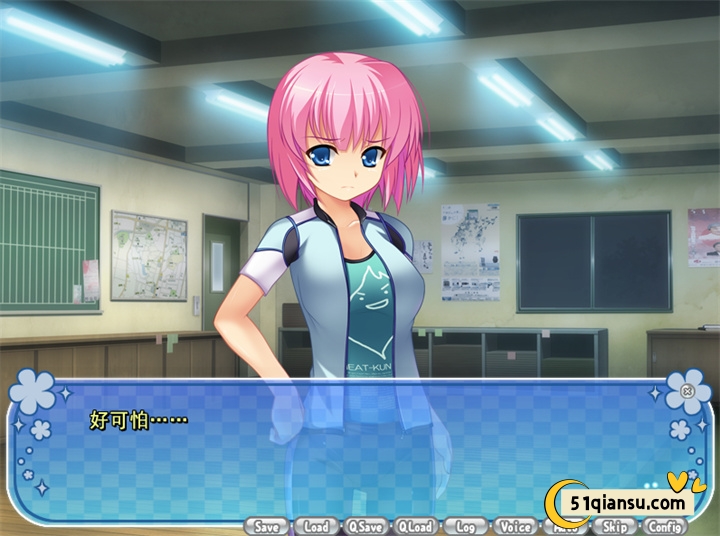Activate the Skip button
Image resolution: width=720 pixels, height=536 pixels.
pos(615,527)
